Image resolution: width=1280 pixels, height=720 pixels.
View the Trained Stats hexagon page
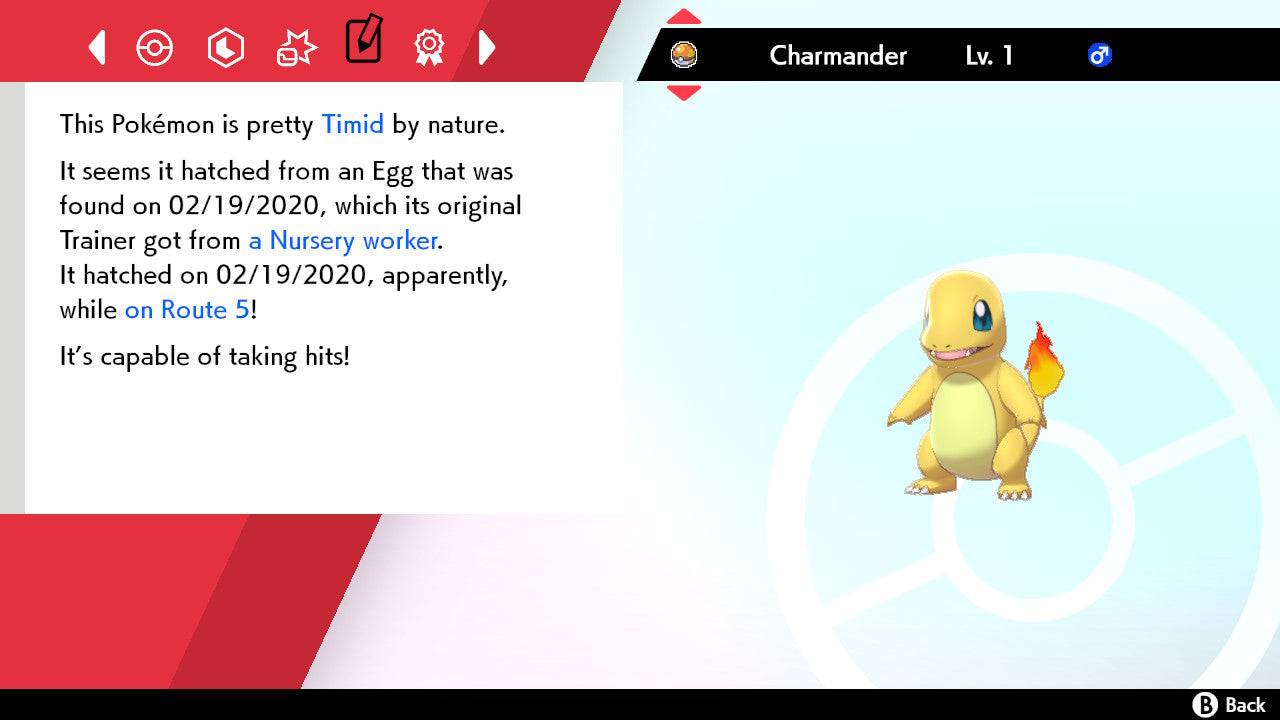pos(226,47)
